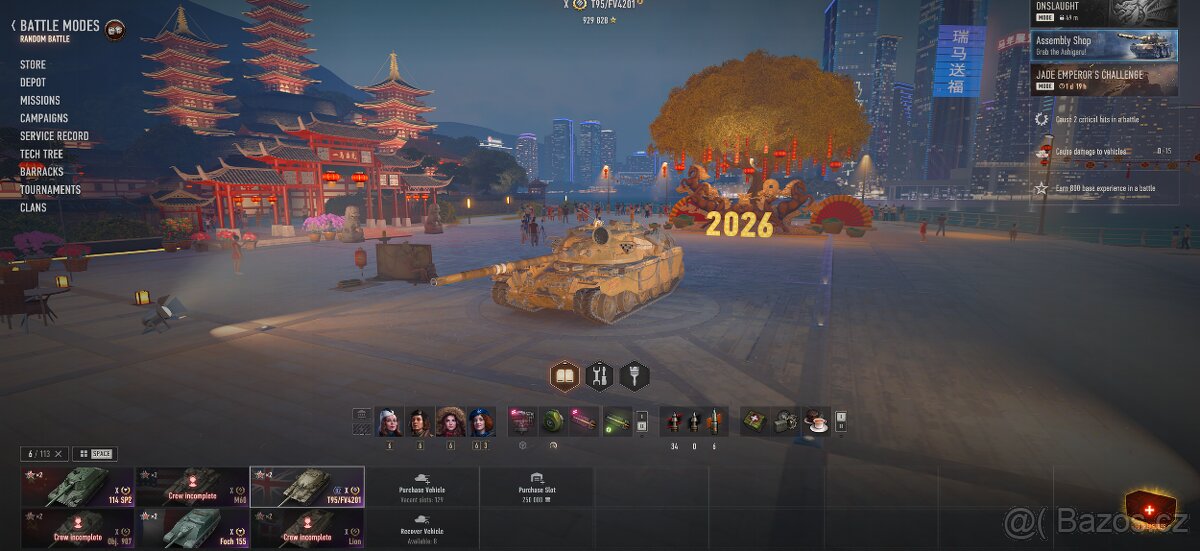Viewport: 1200px width, 551px height.
Task: Open the wrench maintenance hexagon icon
Action: [600, 376]
